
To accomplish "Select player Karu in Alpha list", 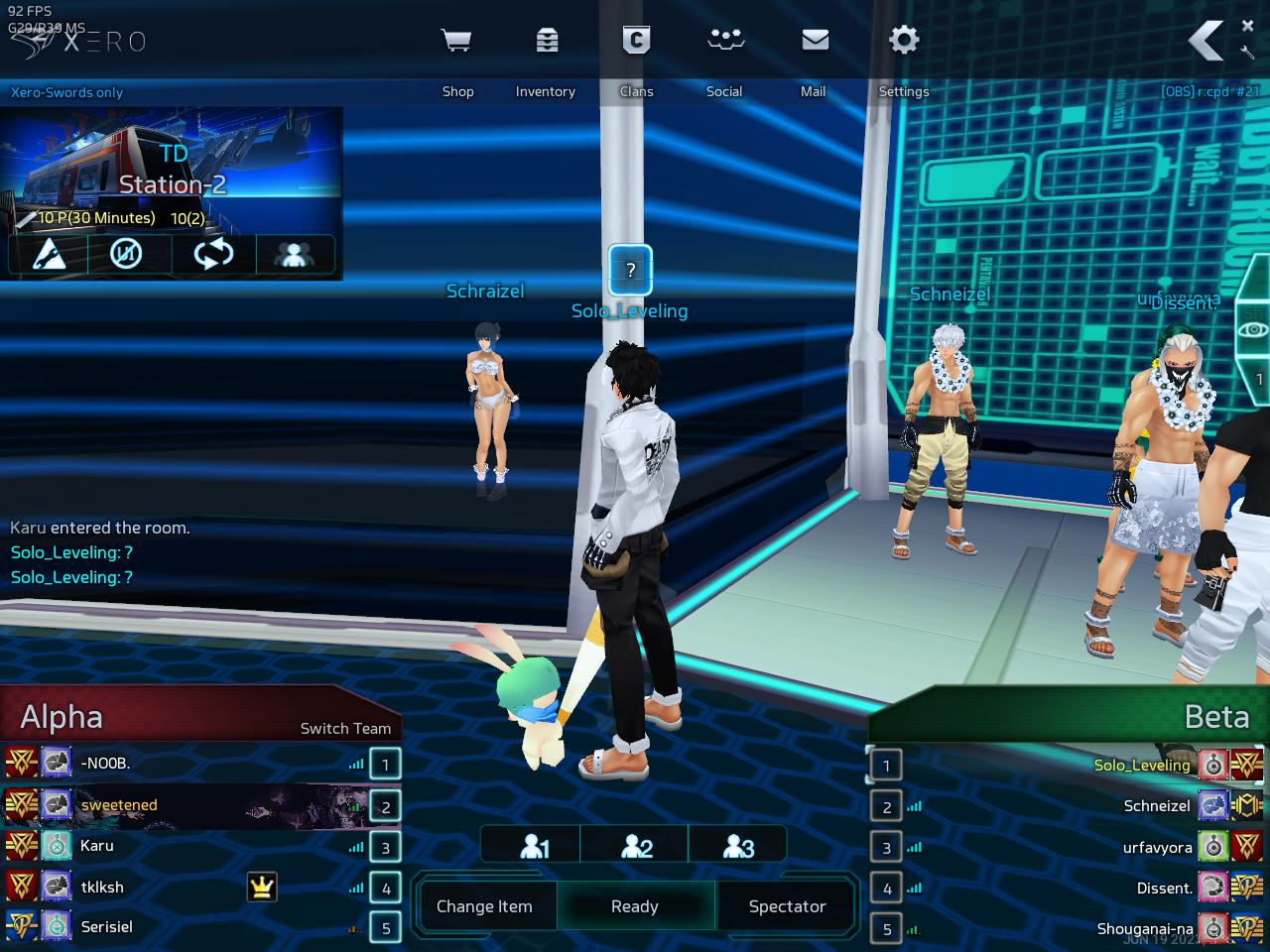I will [97, 846].
